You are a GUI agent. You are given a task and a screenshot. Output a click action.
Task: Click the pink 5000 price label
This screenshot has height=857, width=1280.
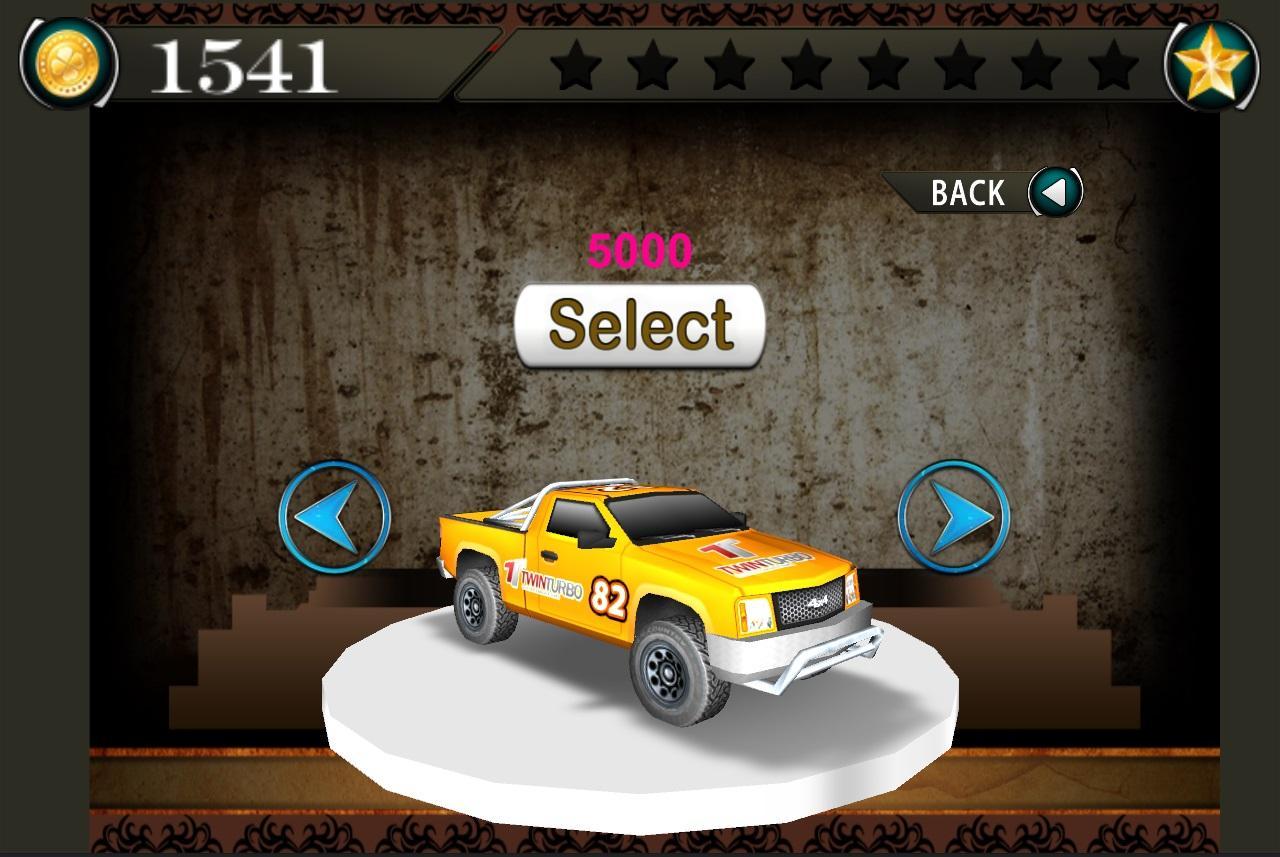point(641,250)
